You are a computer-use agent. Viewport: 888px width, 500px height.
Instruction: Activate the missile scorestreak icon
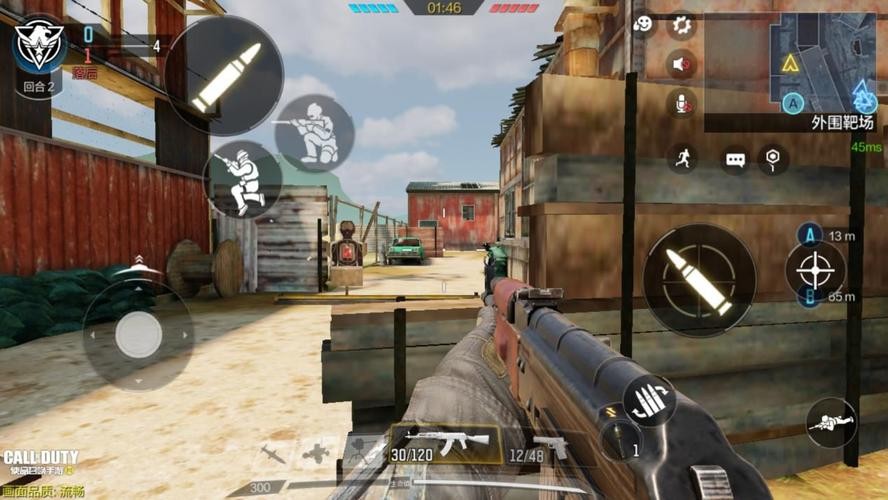(273, 453)
